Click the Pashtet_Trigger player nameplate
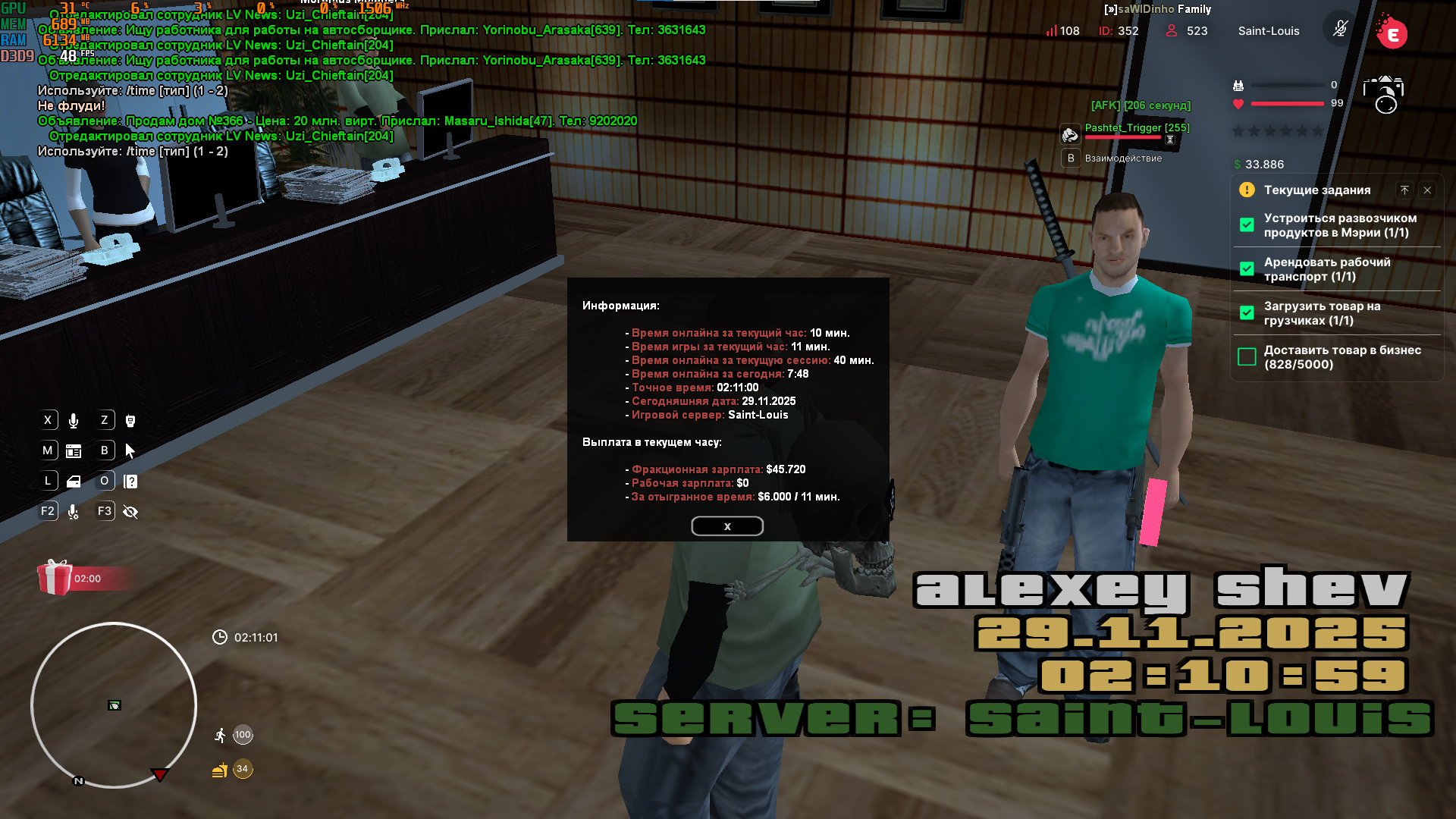 [x=1137, y=128]
